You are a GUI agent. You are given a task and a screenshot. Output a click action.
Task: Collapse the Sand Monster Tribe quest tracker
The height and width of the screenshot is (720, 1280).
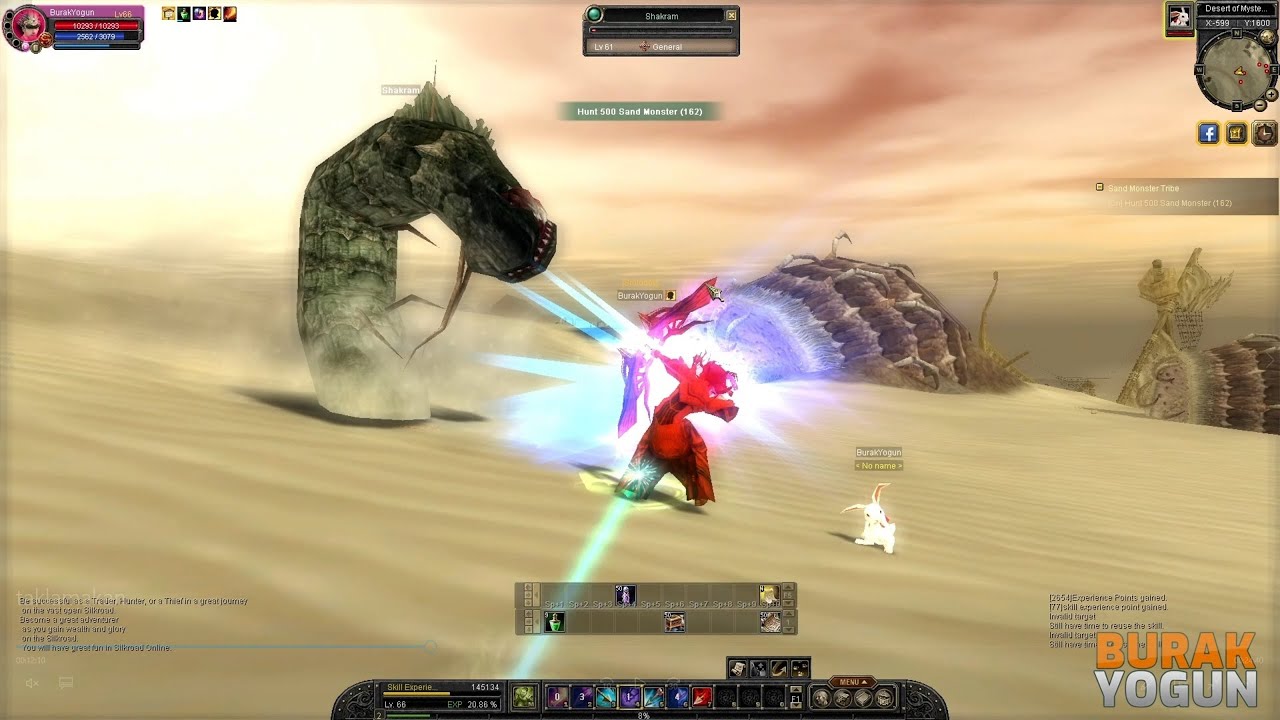pos(1100,188)
